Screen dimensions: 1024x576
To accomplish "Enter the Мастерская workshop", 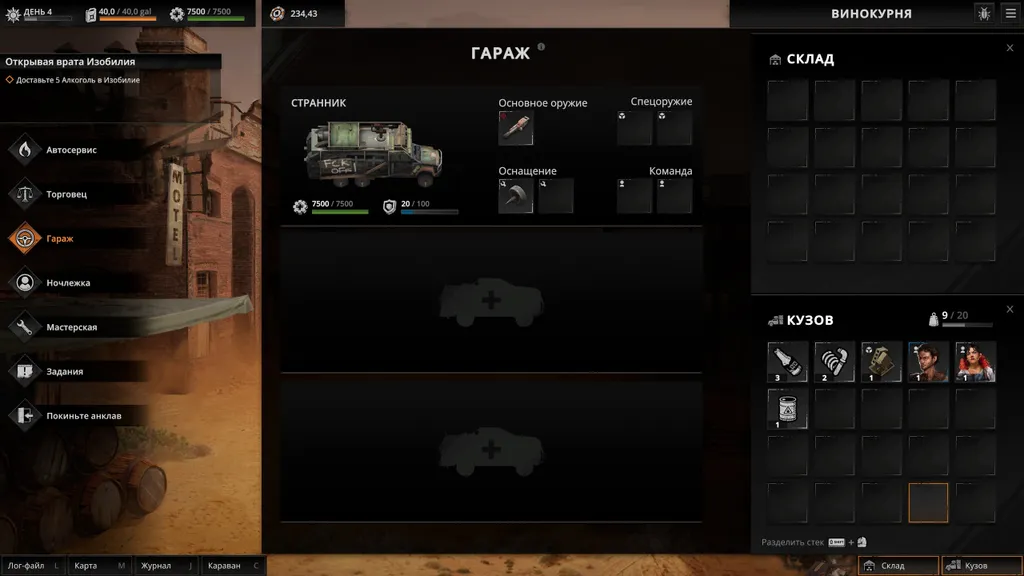I will tap(71, 327).
